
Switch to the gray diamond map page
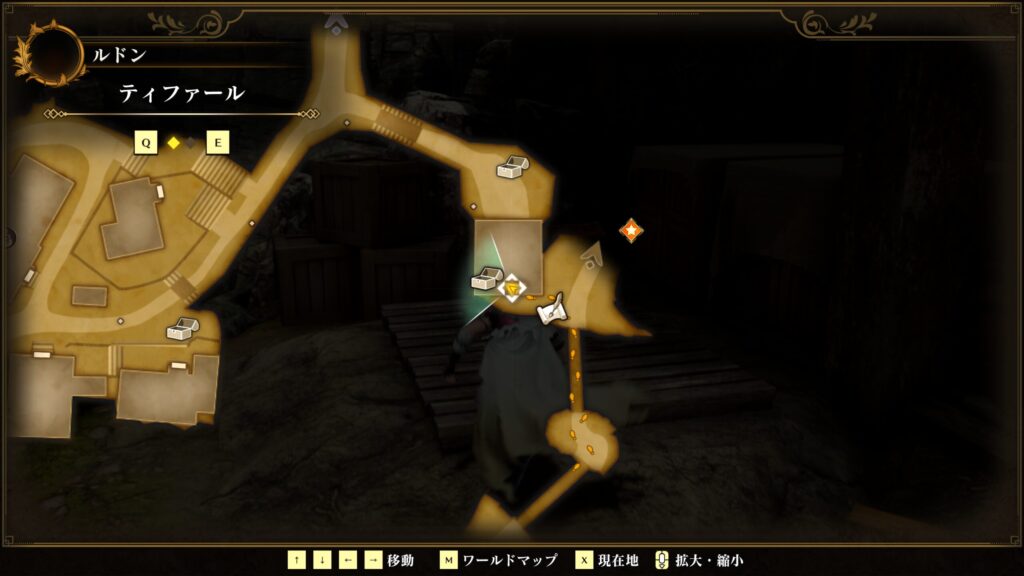point(190,143)
